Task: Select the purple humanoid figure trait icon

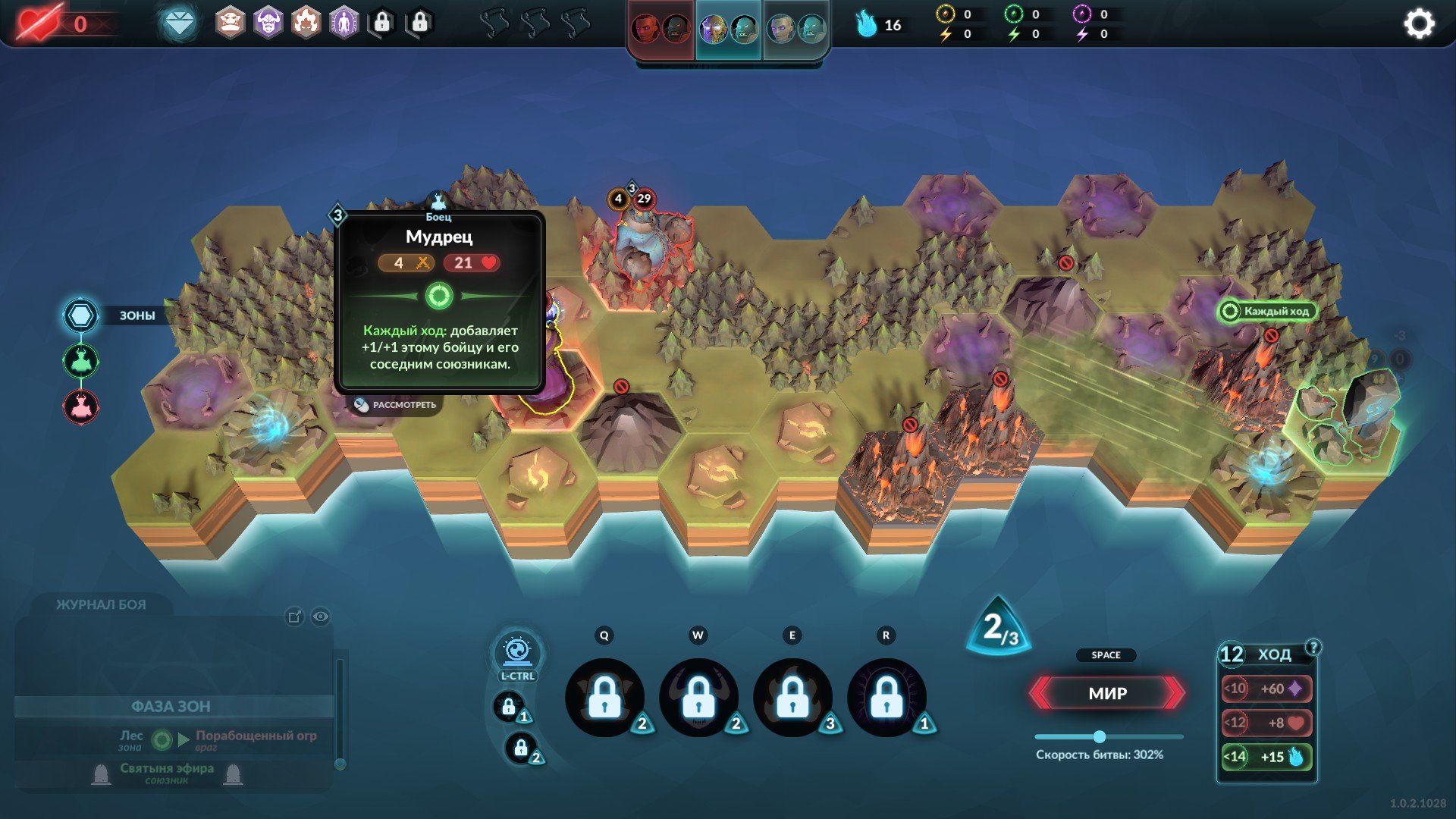Action: [344, 24]
